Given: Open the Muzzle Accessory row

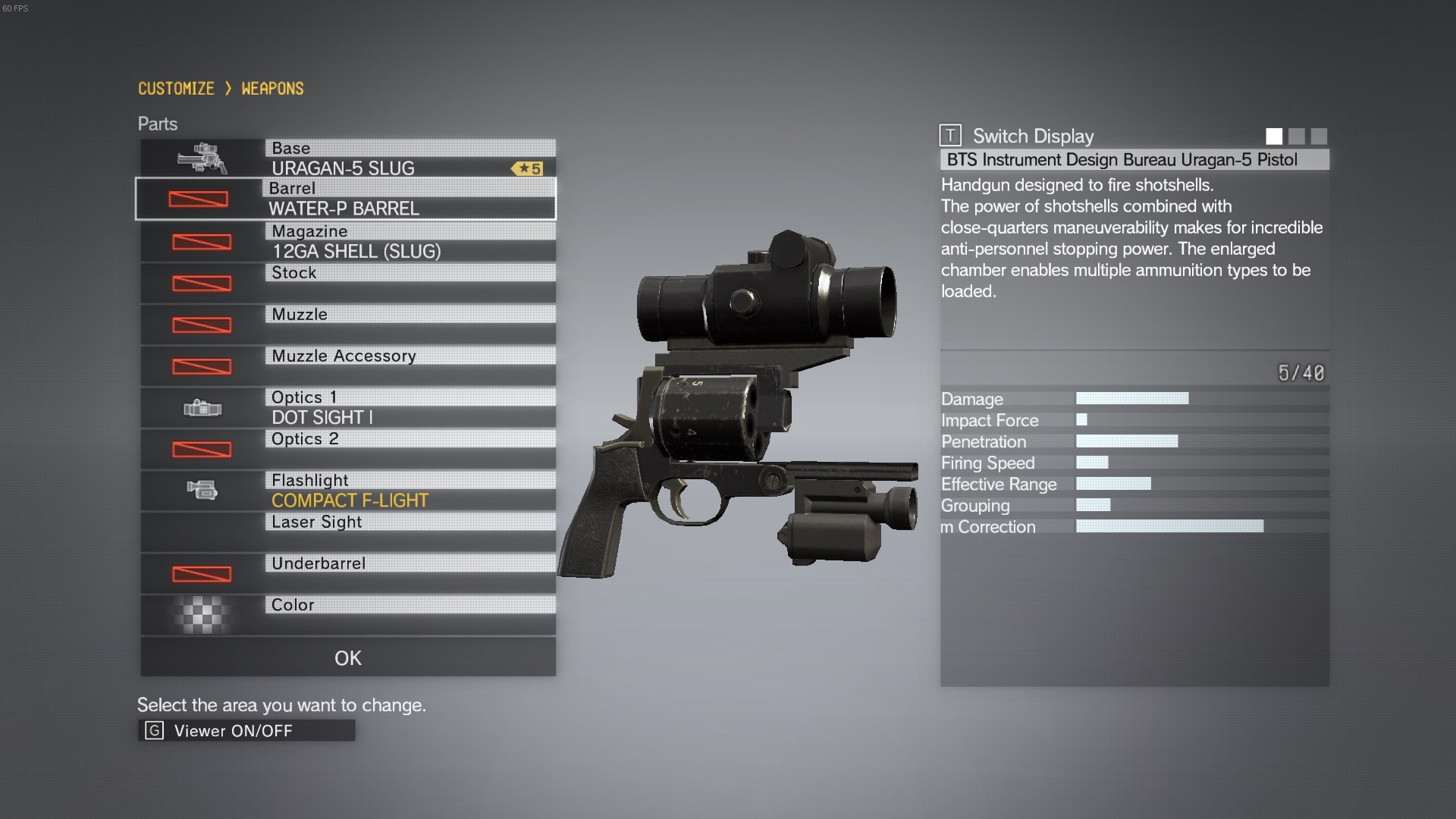Looking at the screenshot, I should point(347,366).
